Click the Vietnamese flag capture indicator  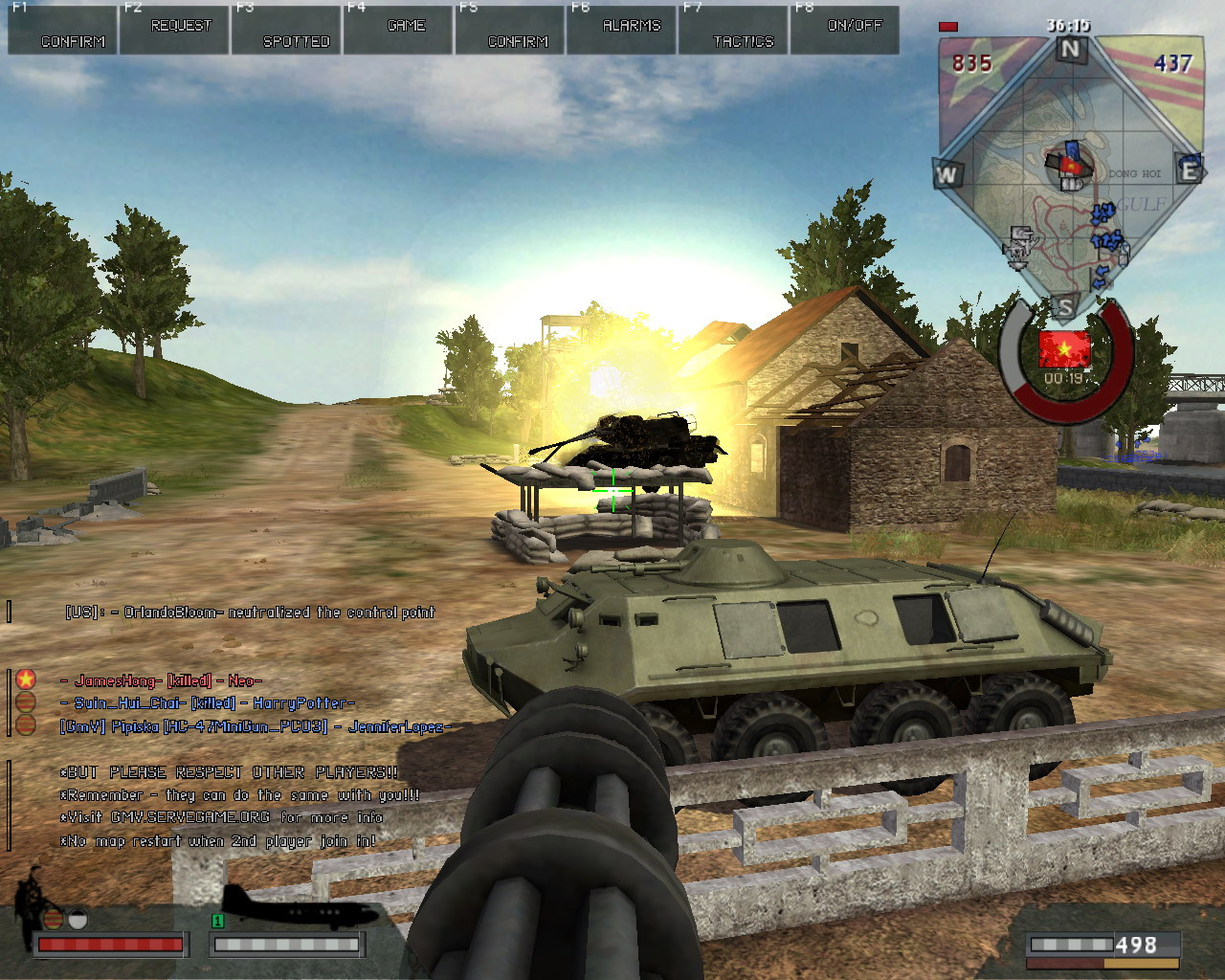1063,348
